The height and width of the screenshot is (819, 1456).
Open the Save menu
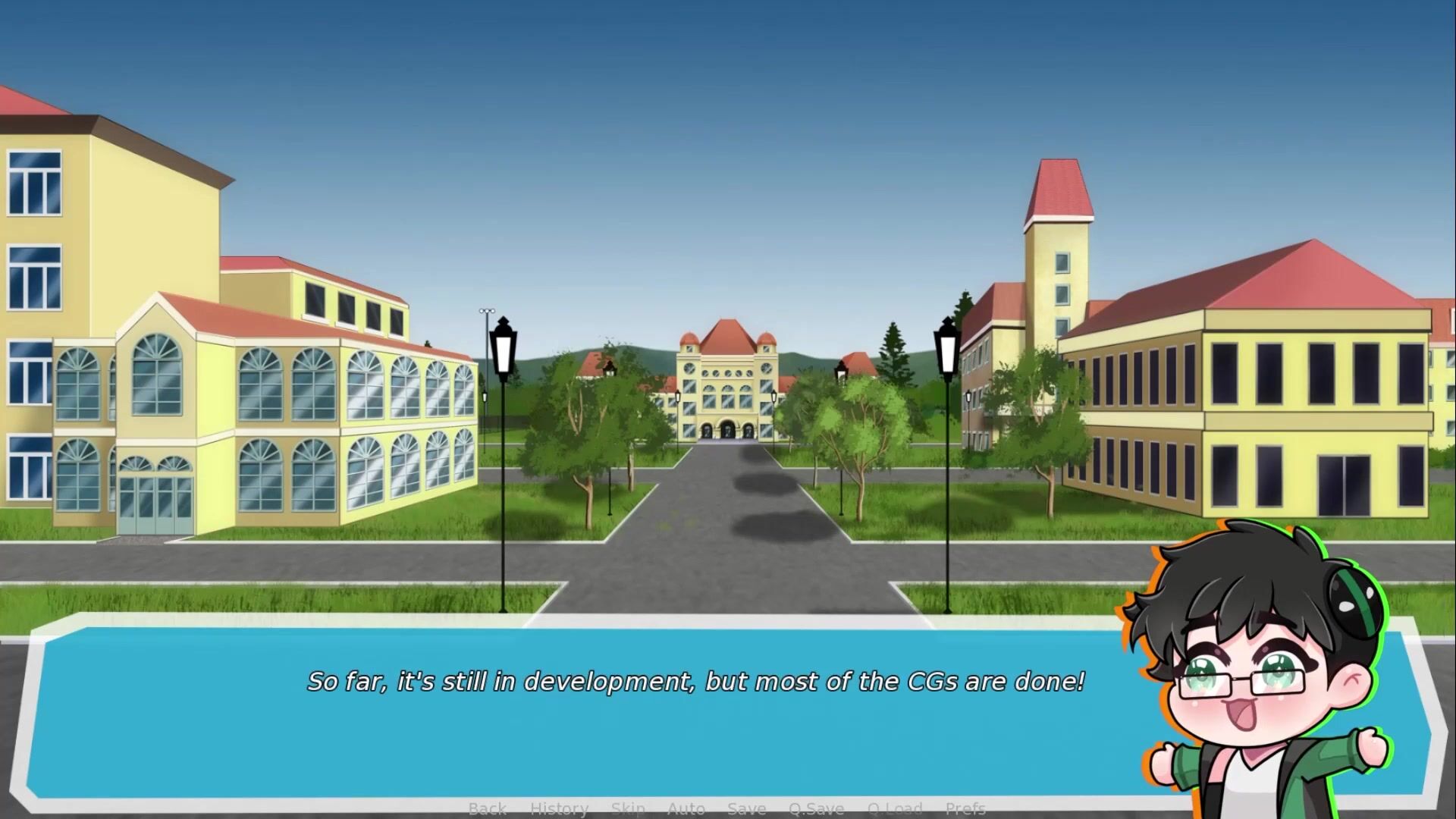coord(746,808)
